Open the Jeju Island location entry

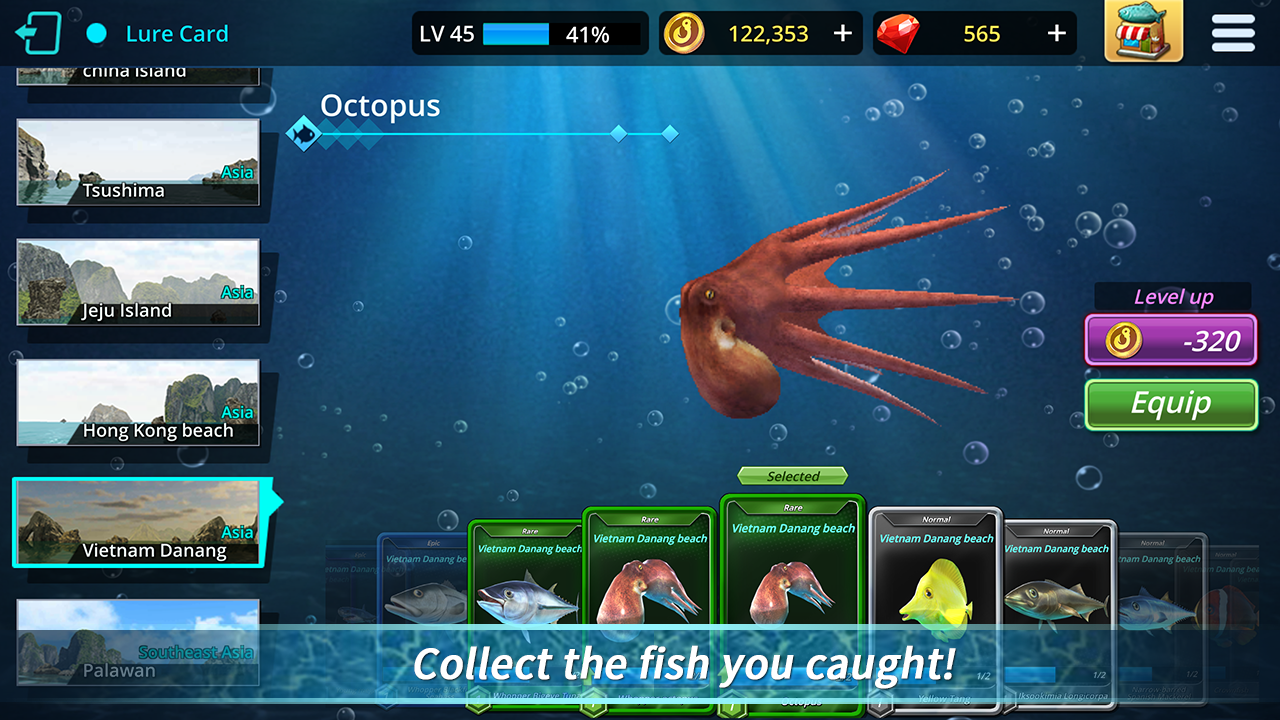[137, 281]
